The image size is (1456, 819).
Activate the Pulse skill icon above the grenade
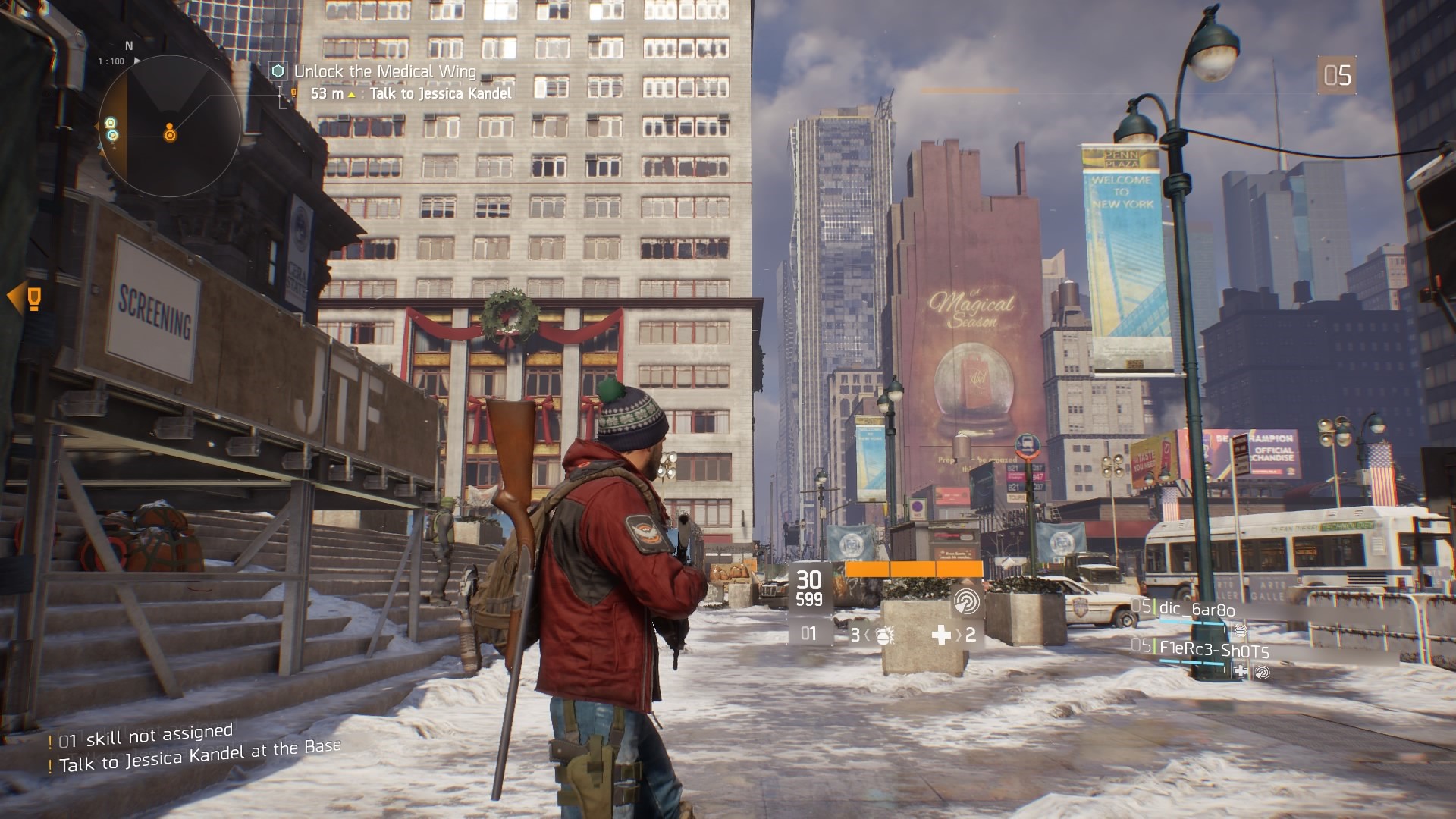coord(966,601)
